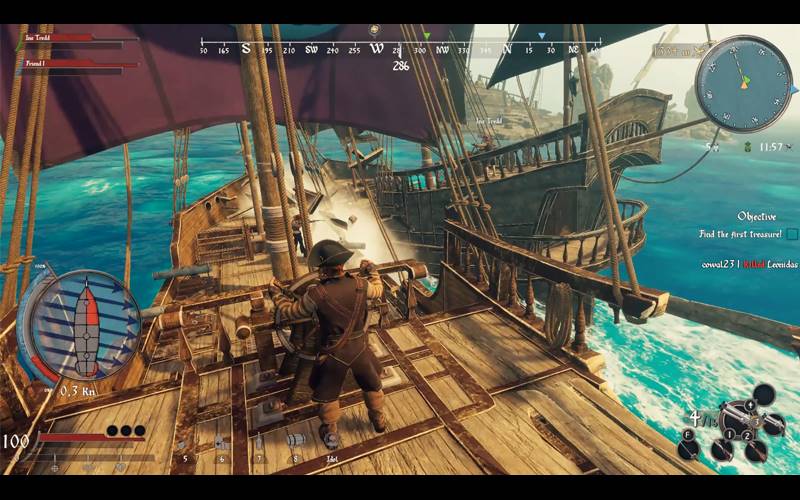
Task: Toggle the objective checkbox beside the treasure task
Action: 792,234
